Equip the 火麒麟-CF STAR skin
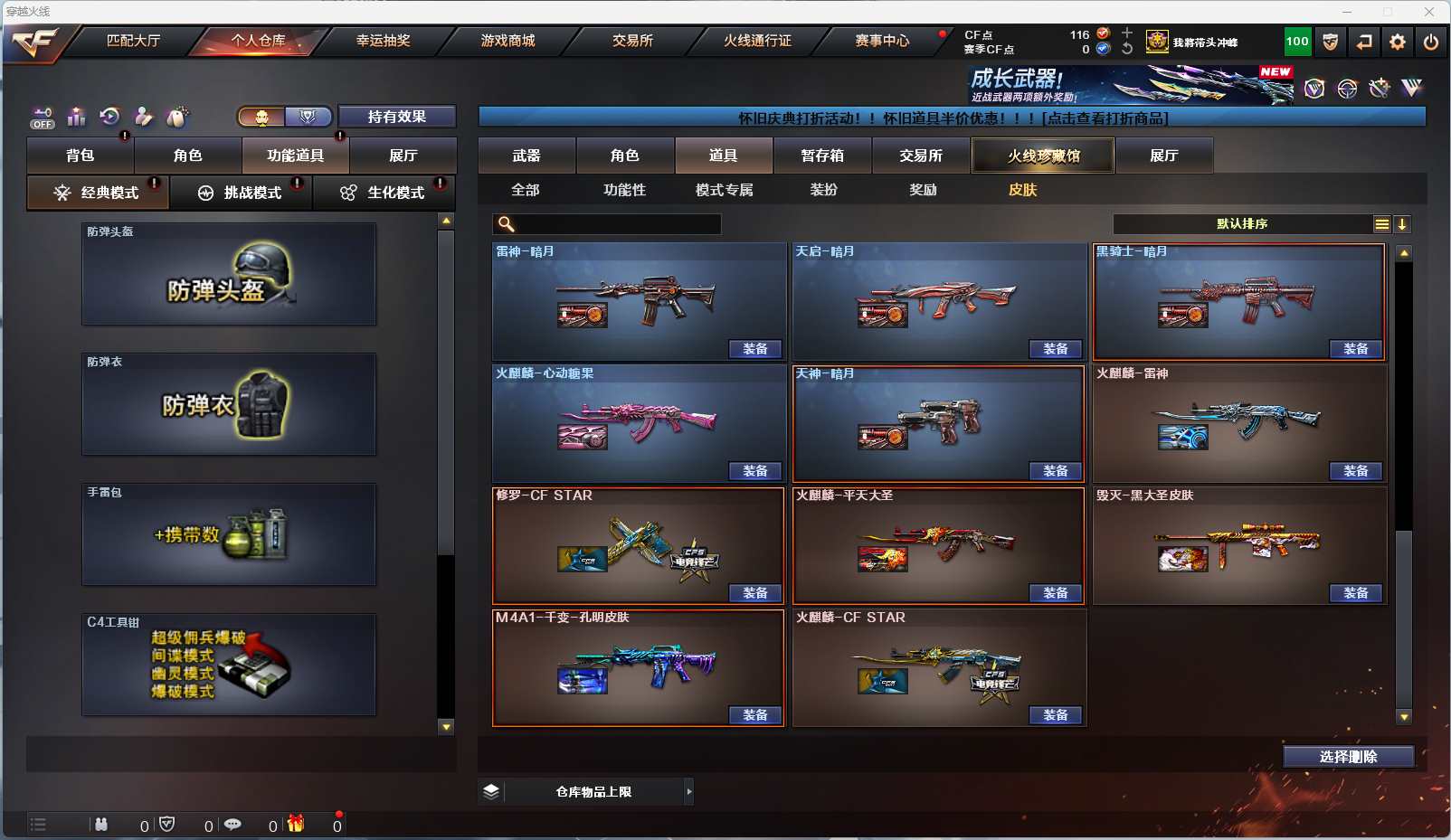 [x=1056, y=715]
